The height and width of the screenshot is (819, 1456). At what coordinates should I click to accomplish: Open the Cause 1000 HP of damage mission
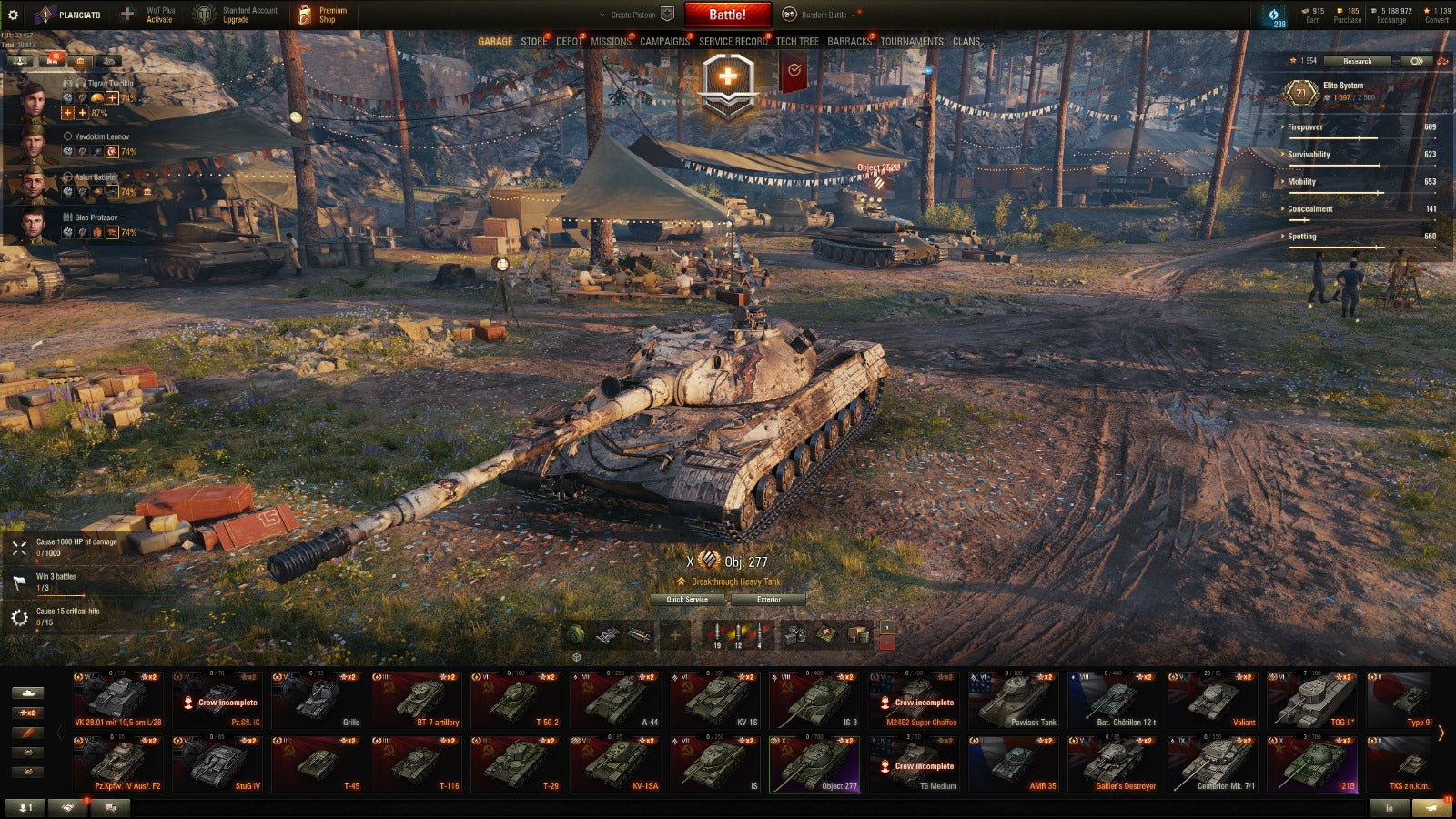pos(76,546)
